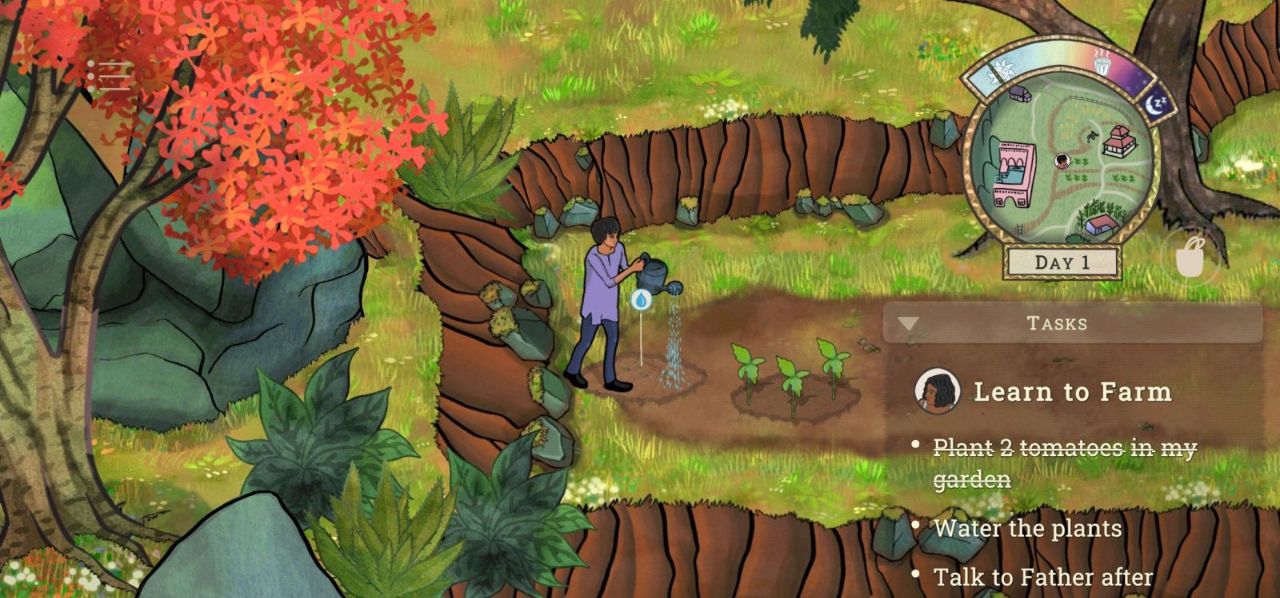1280x598 pixels.
Task: Tap the moon sleep icon
Action: [x=1158, y=102]
